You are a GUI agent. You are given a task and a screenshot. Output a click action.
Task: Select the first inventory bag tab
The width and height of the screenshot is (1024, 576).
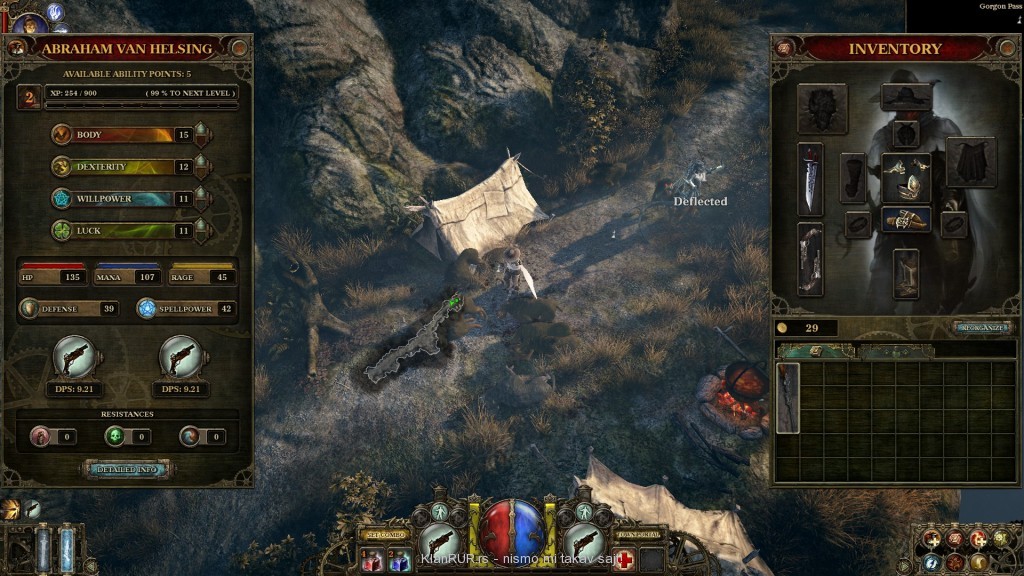point(815,351)
